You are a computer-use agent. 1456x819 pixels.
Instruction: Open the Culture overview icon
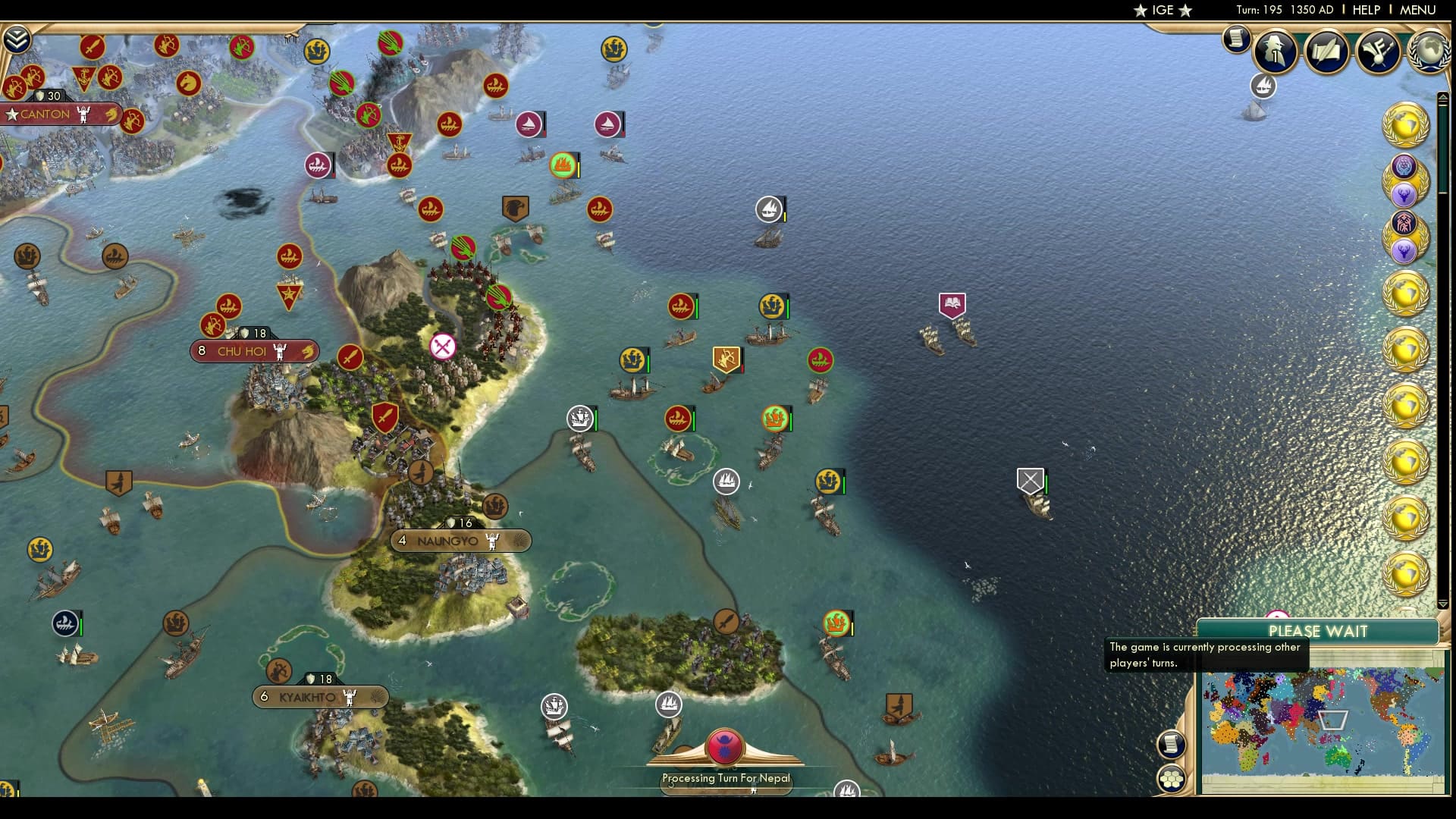coord(1380,51)
